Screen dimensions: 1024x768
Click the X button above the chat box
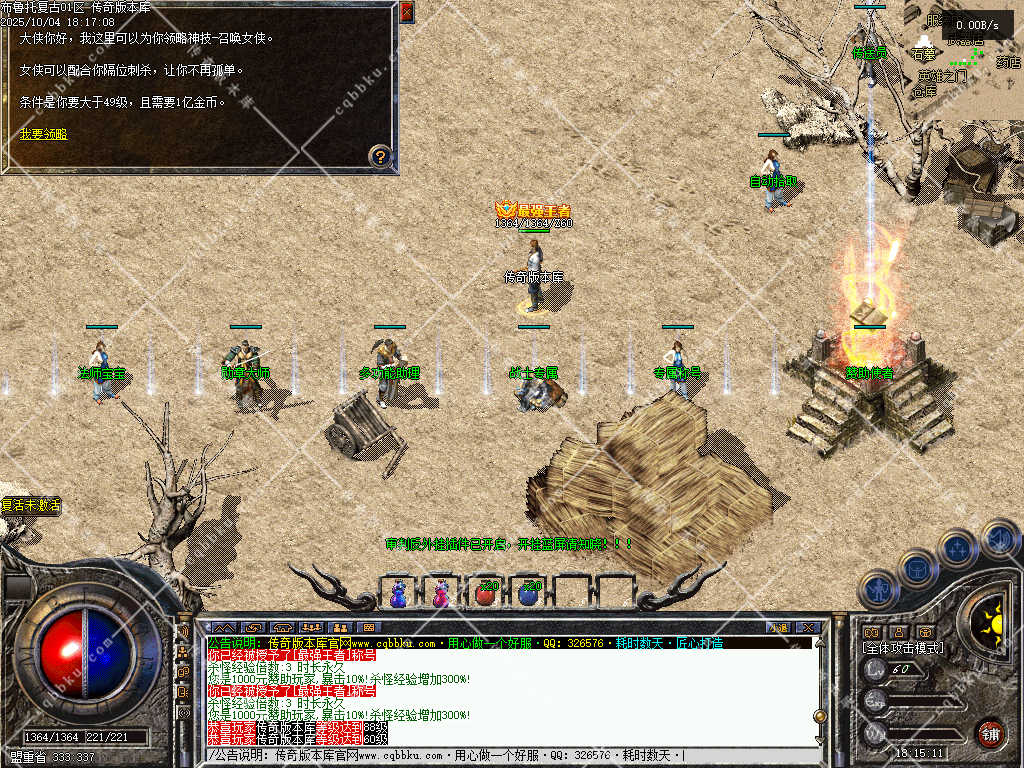pos(808,627)
